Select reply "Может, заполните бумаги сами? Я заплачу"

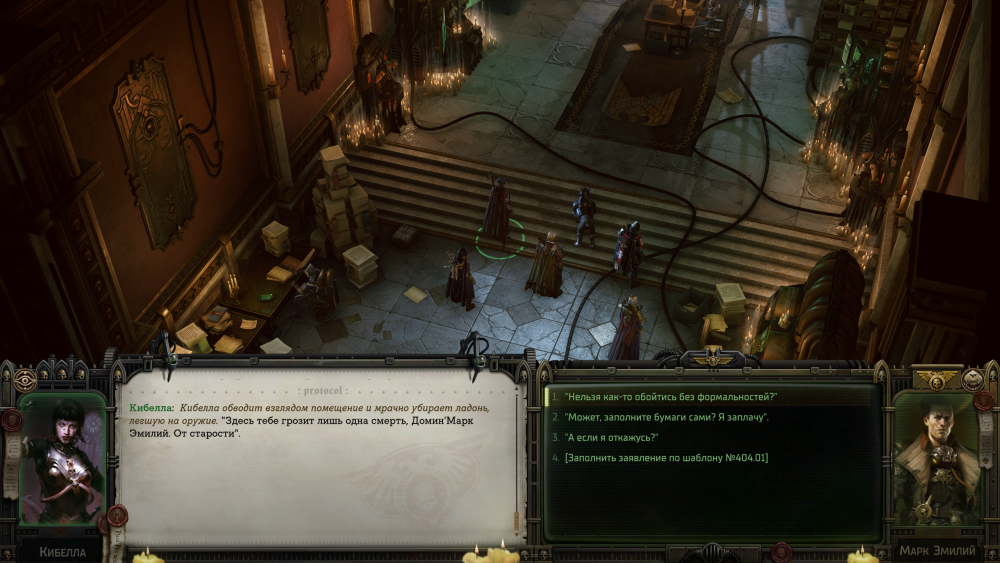(x=666, y=417)
